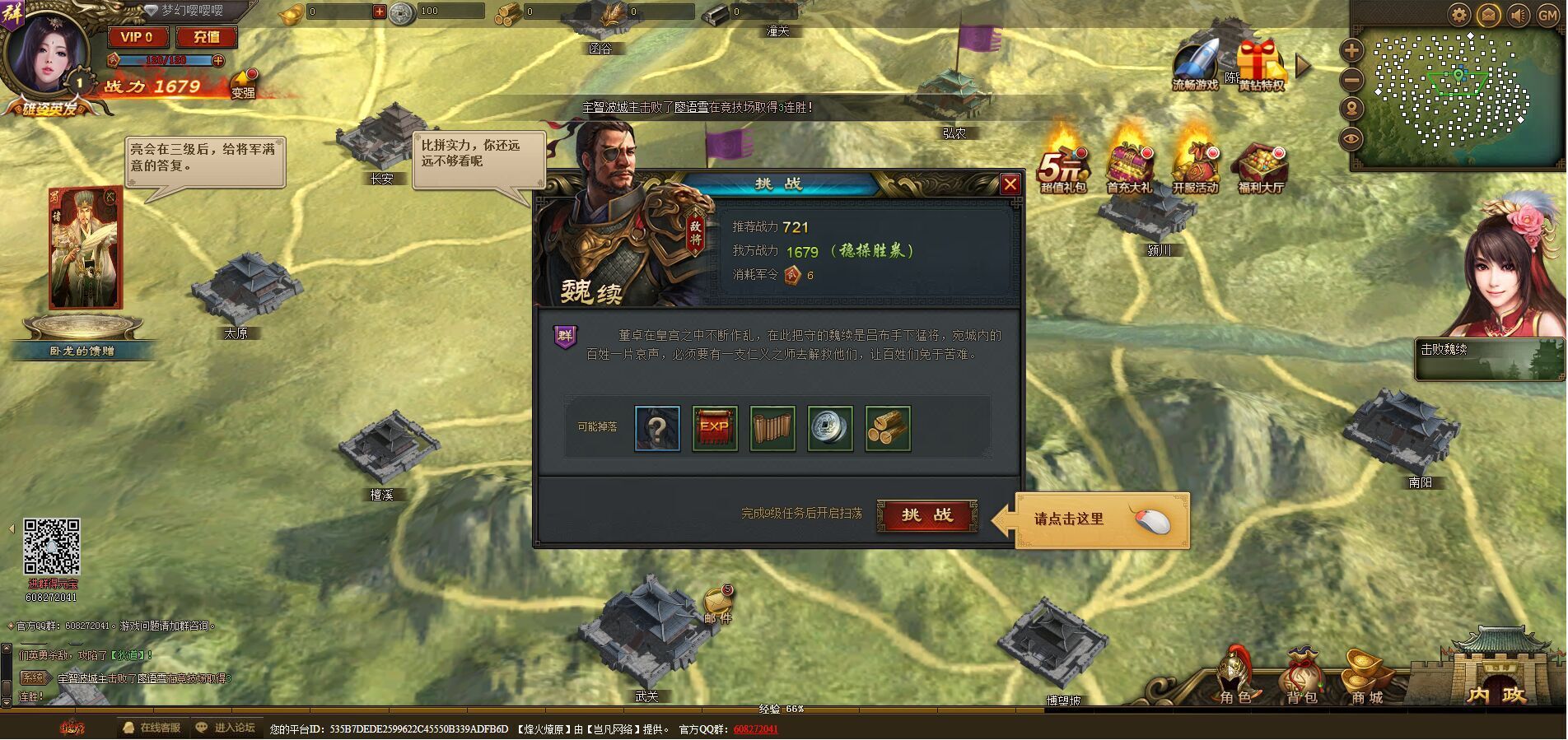Screen dimensions: 1568x740
Task: Enter the 福利大厅 welfare hall
Action: [1261, 165]
